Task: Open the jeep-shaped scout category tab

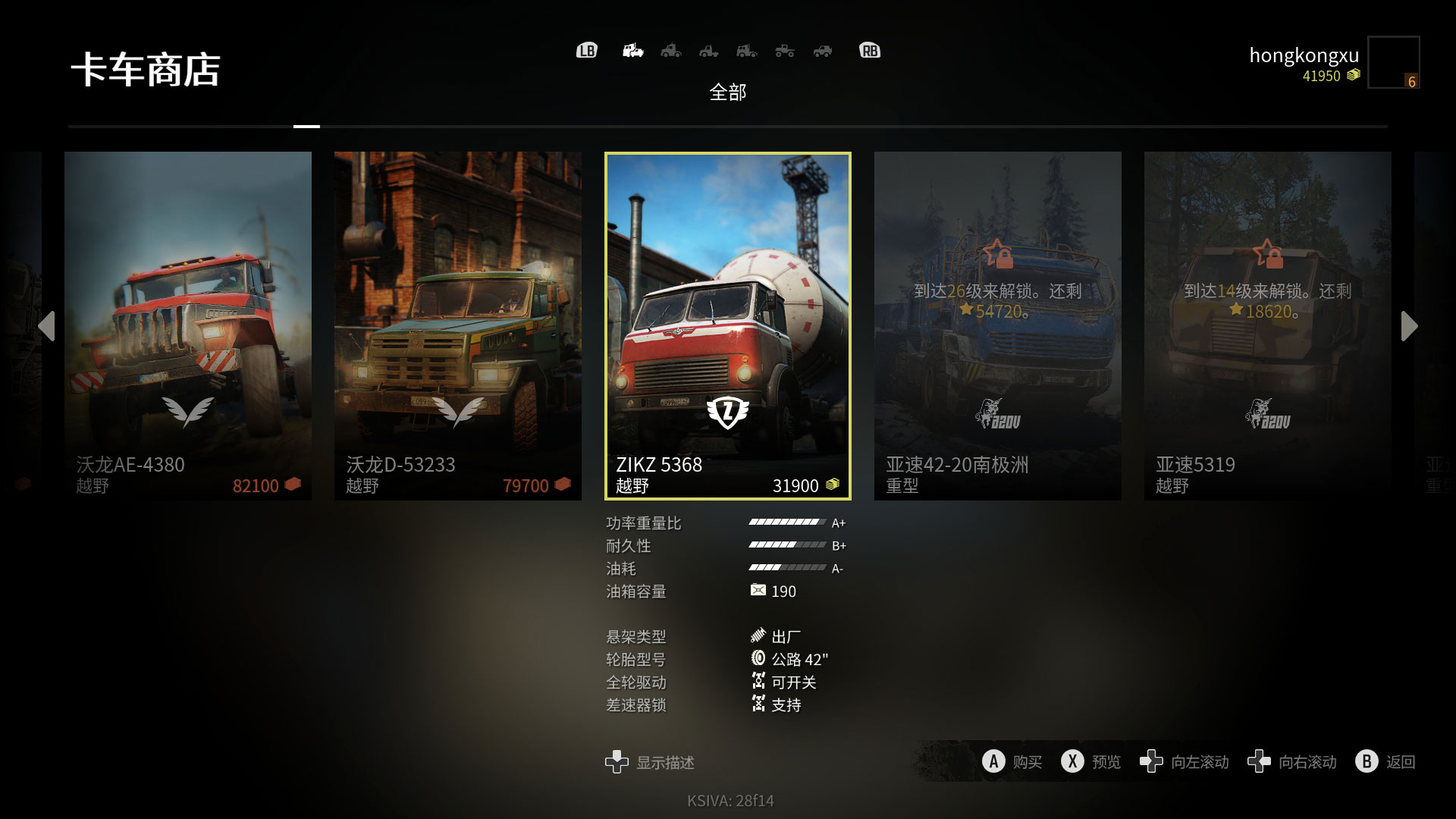Action: pos(823,51)
